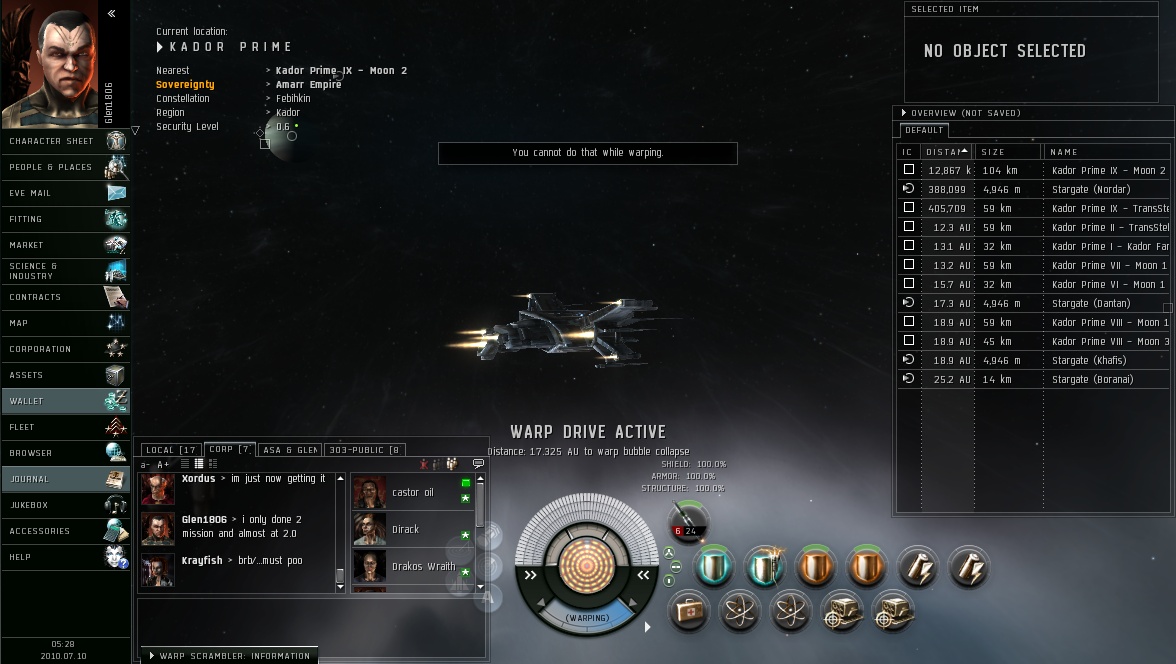The height and width of the screenshot is (664, 1176).
Task: Select the 303-Public chat channel tab
Action: (364, 450)
